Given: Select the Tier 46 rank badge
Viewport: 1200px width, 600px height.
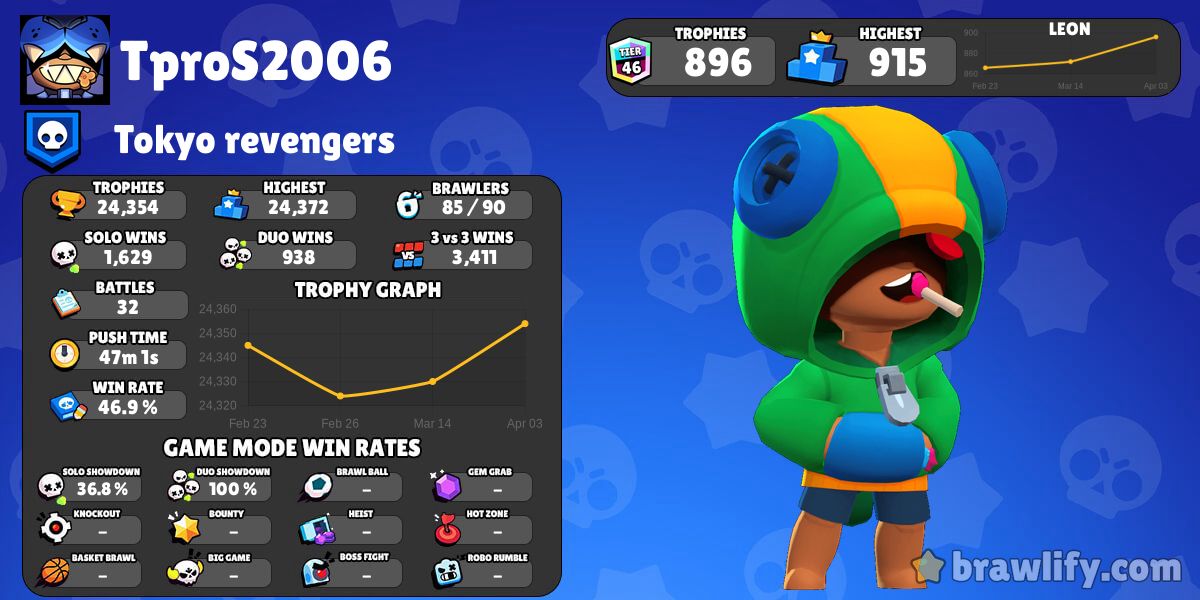Looking at the screenshot, I should [631, 62].
